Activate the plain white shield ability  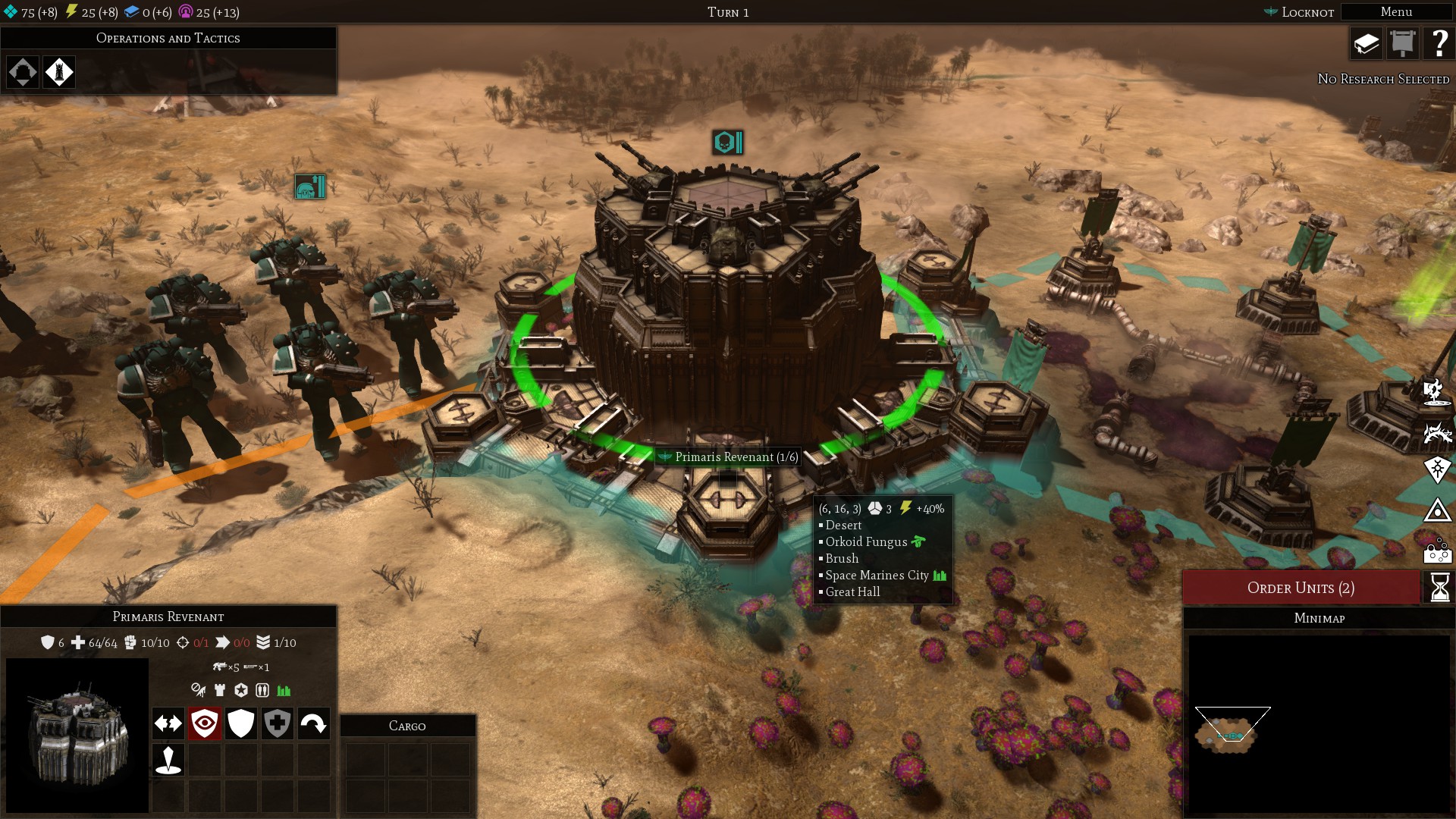click(241, 723)
